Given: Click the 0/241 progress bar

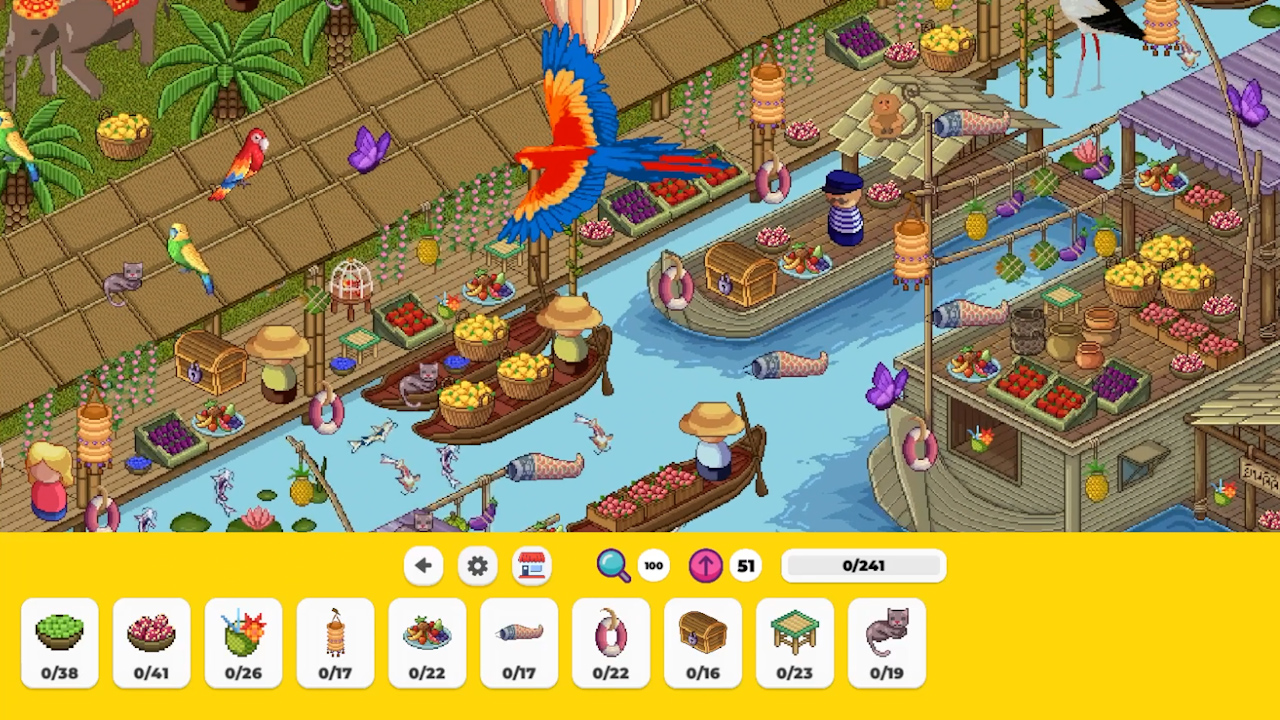Looking at the screenshot, I should 863,566.
